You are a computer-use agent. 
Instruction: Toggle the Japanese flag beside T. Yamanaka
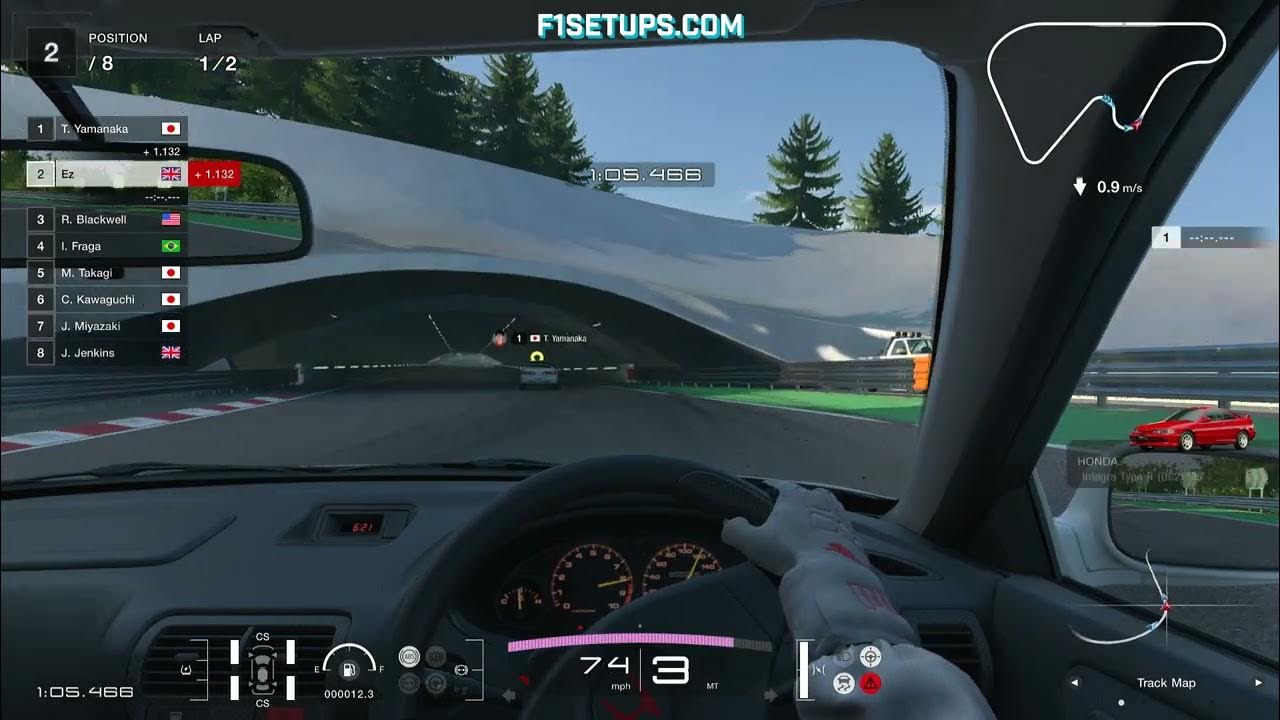pos(170,128)
